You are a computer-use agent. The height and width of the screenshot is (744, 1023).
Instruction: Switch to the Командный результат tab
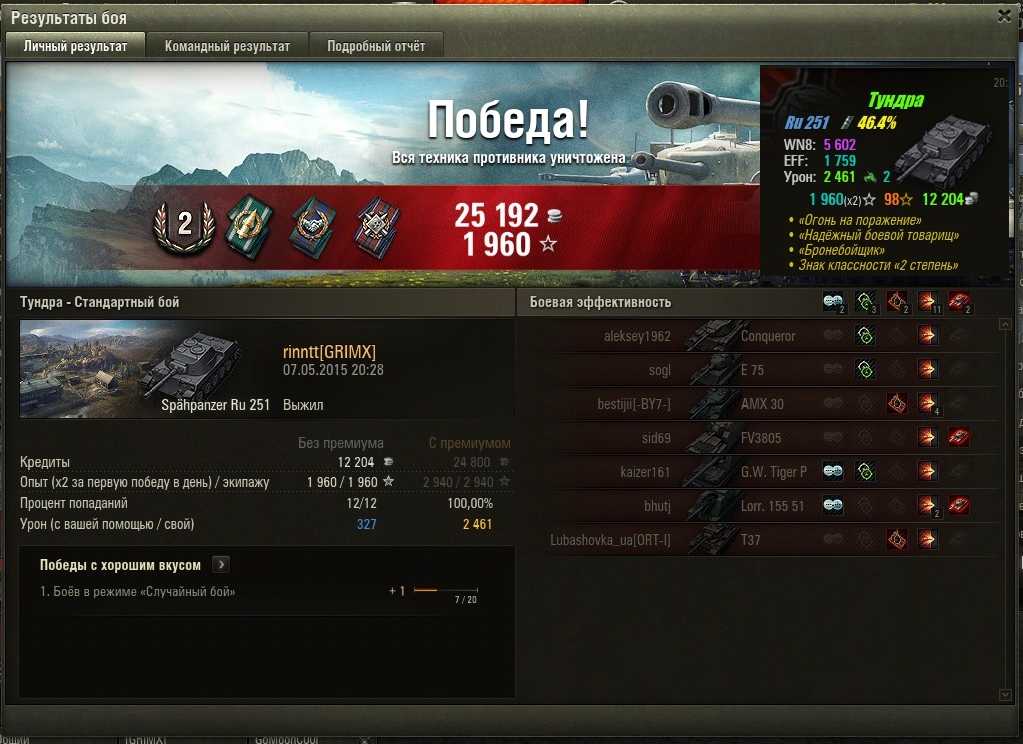227,46
